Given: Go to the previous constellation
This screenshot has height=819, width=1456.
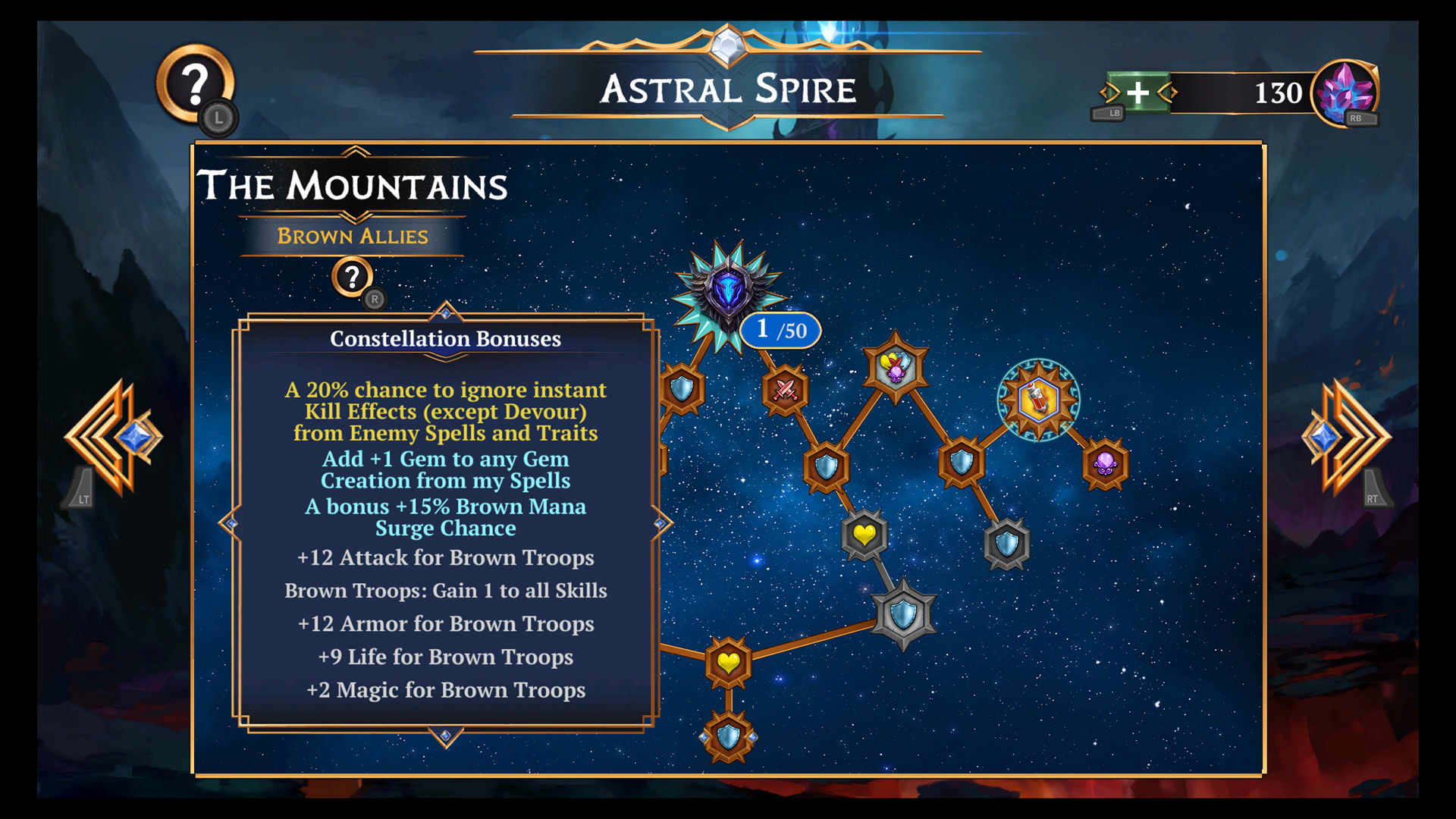Looking at the screenshot, I should [x=115, y=438].
